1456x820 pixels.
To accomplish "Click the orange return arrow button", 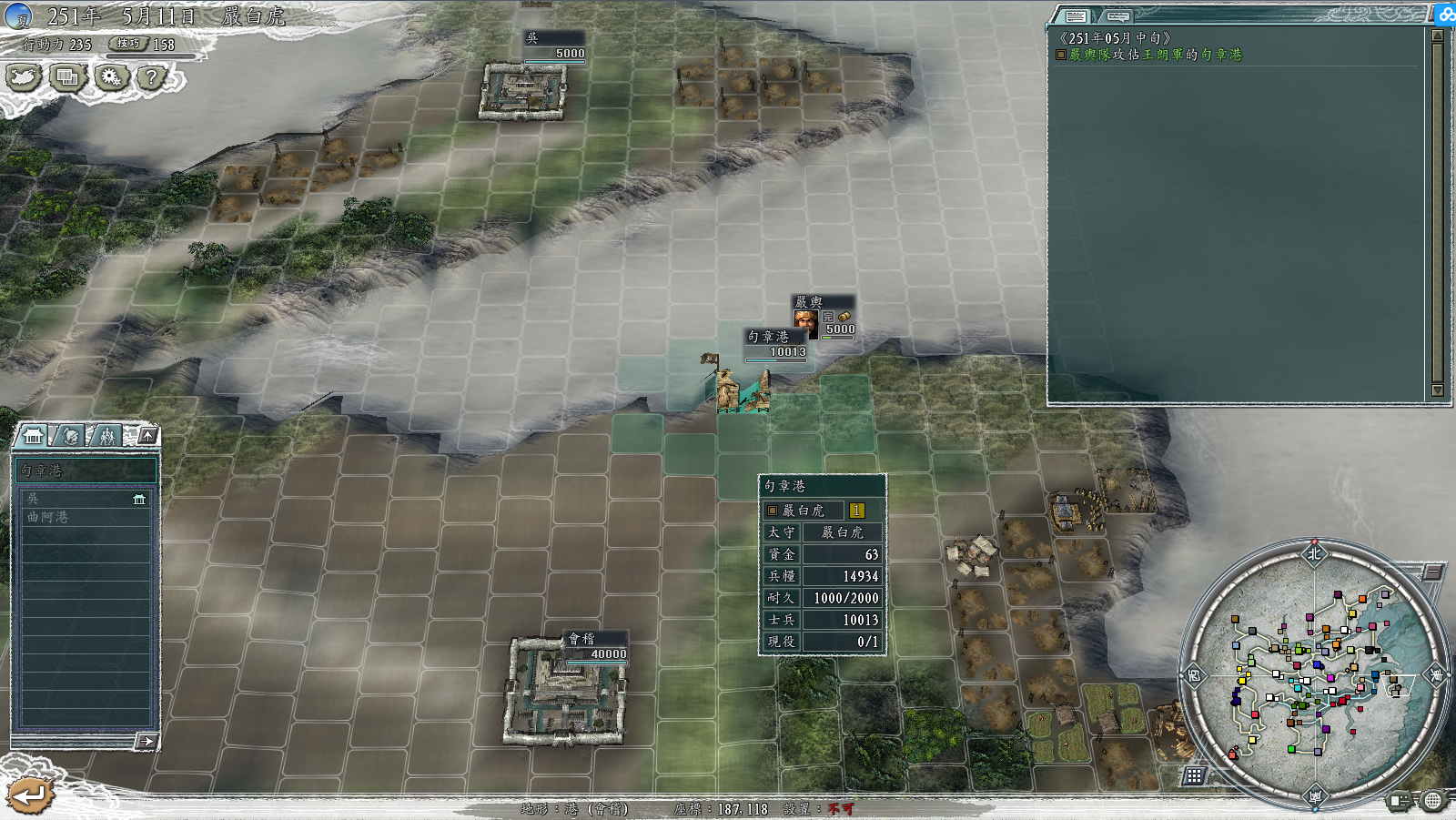I will tap(29, 795).
